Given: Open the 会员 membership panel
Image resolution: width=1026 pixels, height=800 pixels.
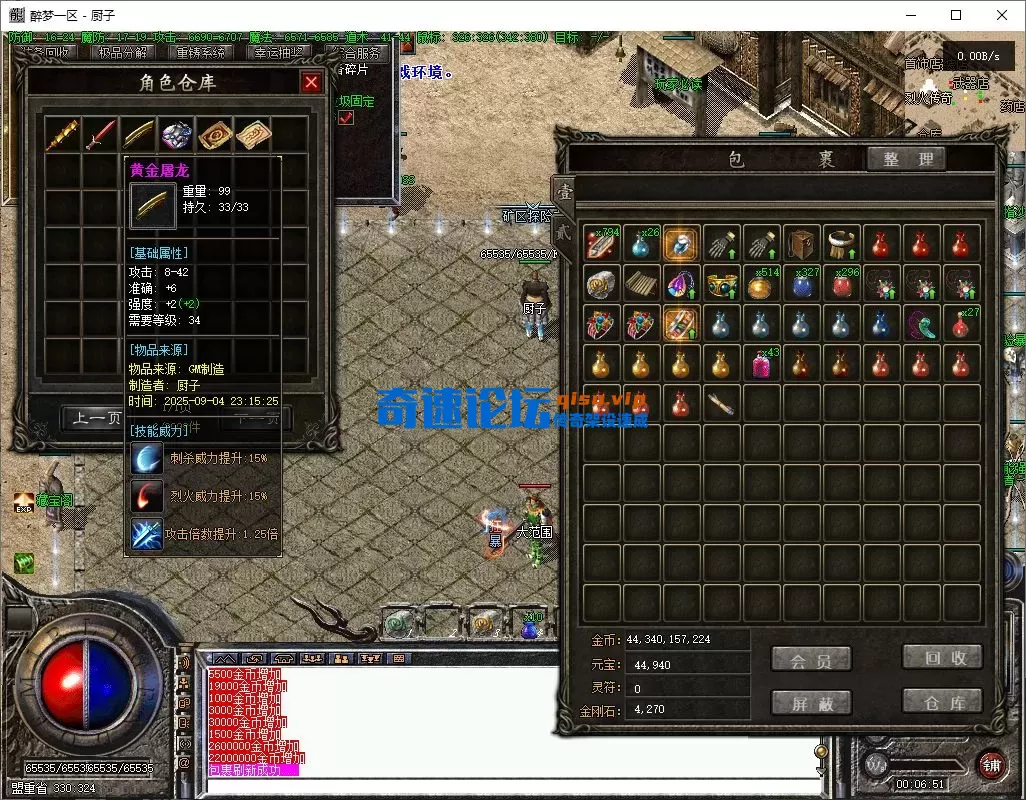Looking at the screenshot, I should 811,660.
